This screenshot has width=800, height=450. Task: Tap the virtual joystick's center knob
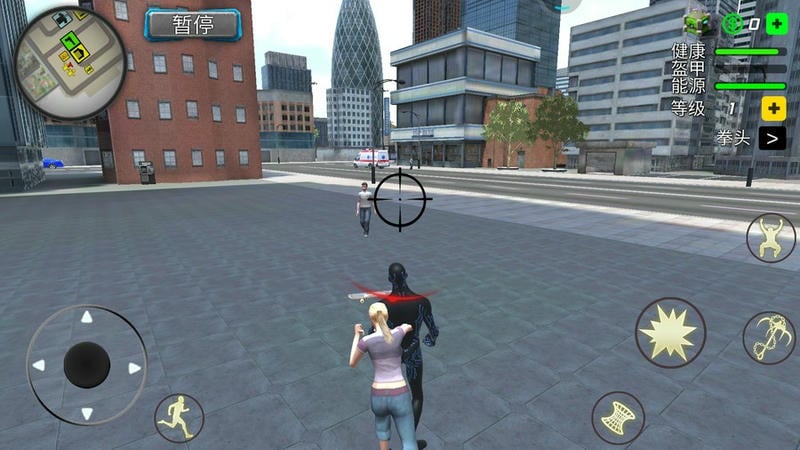click(x=87, y=365)
